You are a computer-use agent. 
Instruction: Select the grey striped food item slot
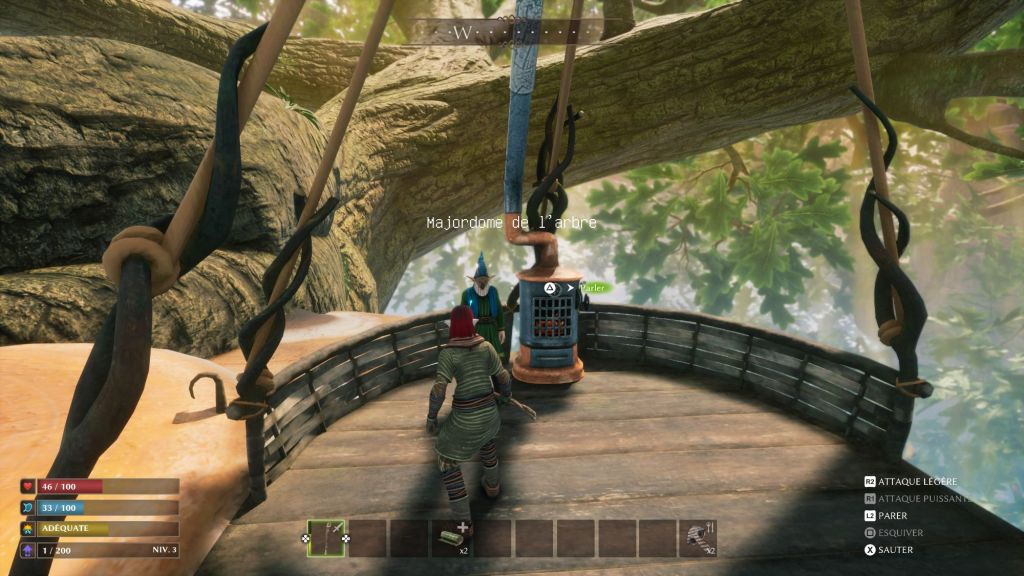tap(697, 538)
